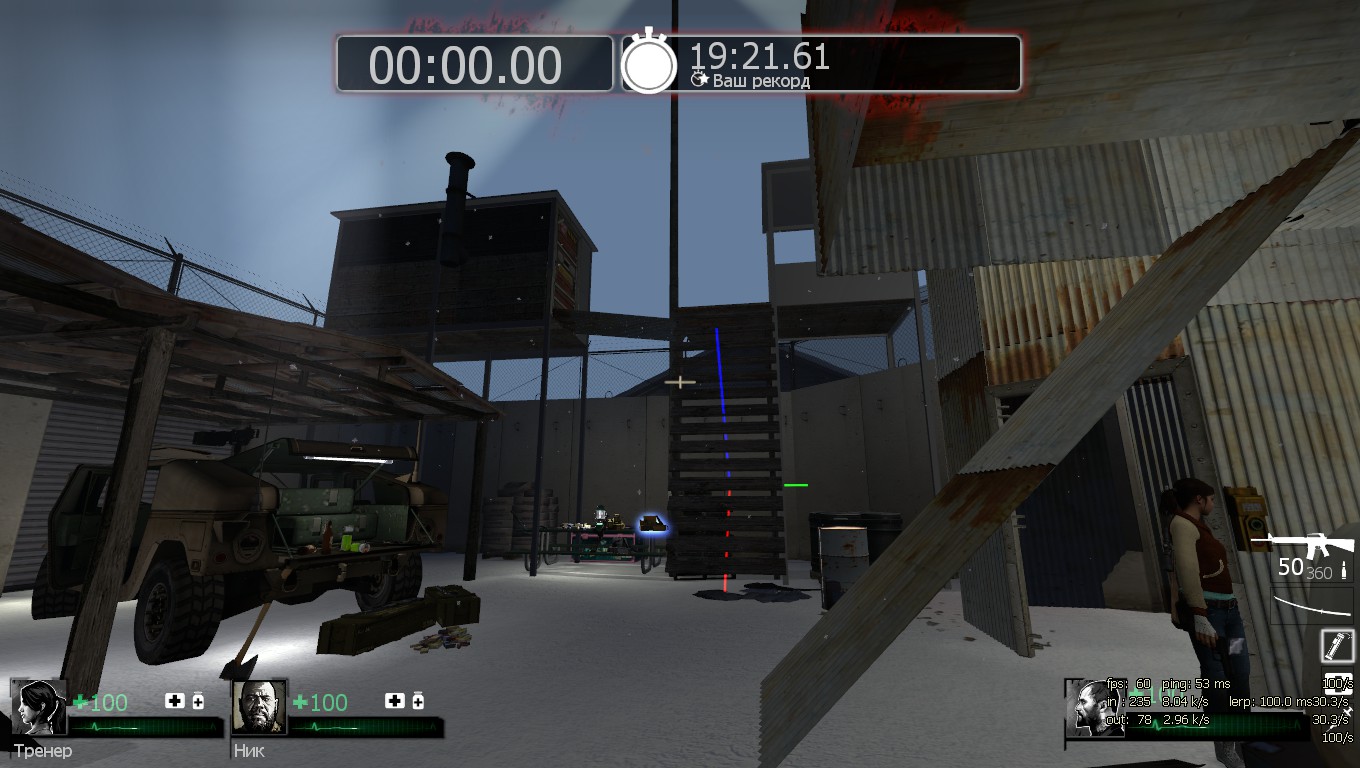
Task: Click the pill bottle icon beside Ник
Action: tap(418, 701)
